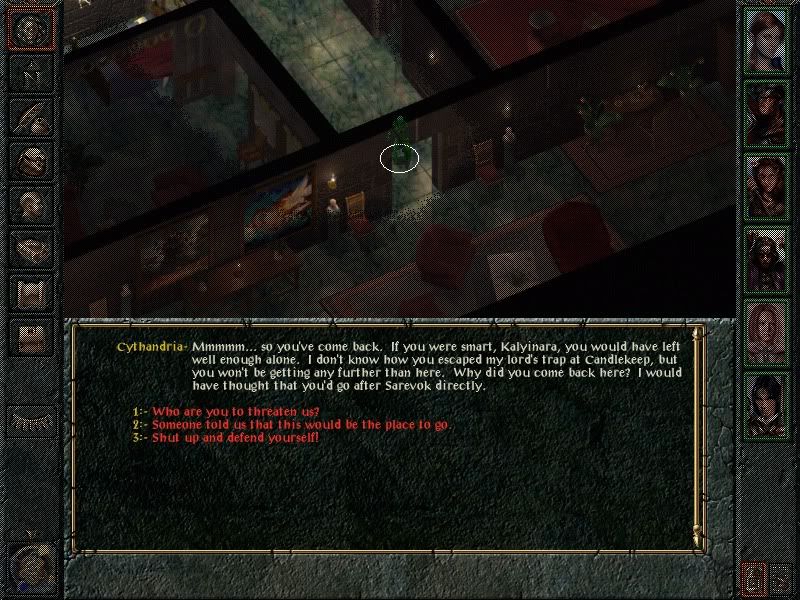Click the game clock in the sidebar corner
This screenshot has width=800, height=600.
(31, 565)
